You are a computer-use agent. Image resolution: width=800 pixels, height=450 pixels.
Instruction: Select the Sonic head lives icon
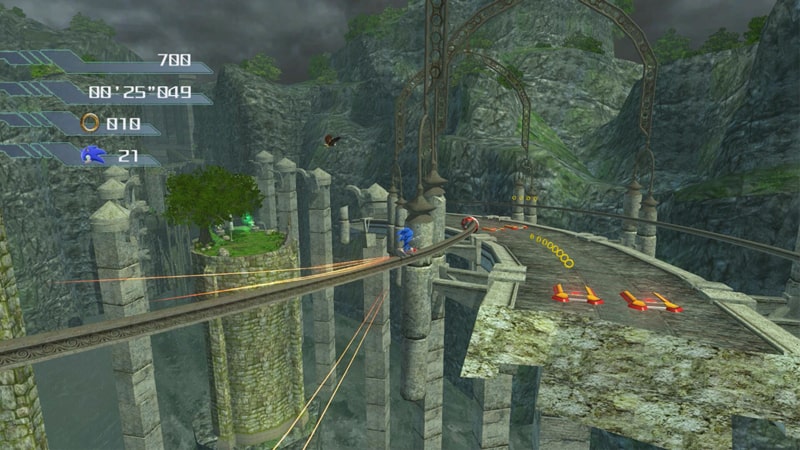(x=92, y=155)
